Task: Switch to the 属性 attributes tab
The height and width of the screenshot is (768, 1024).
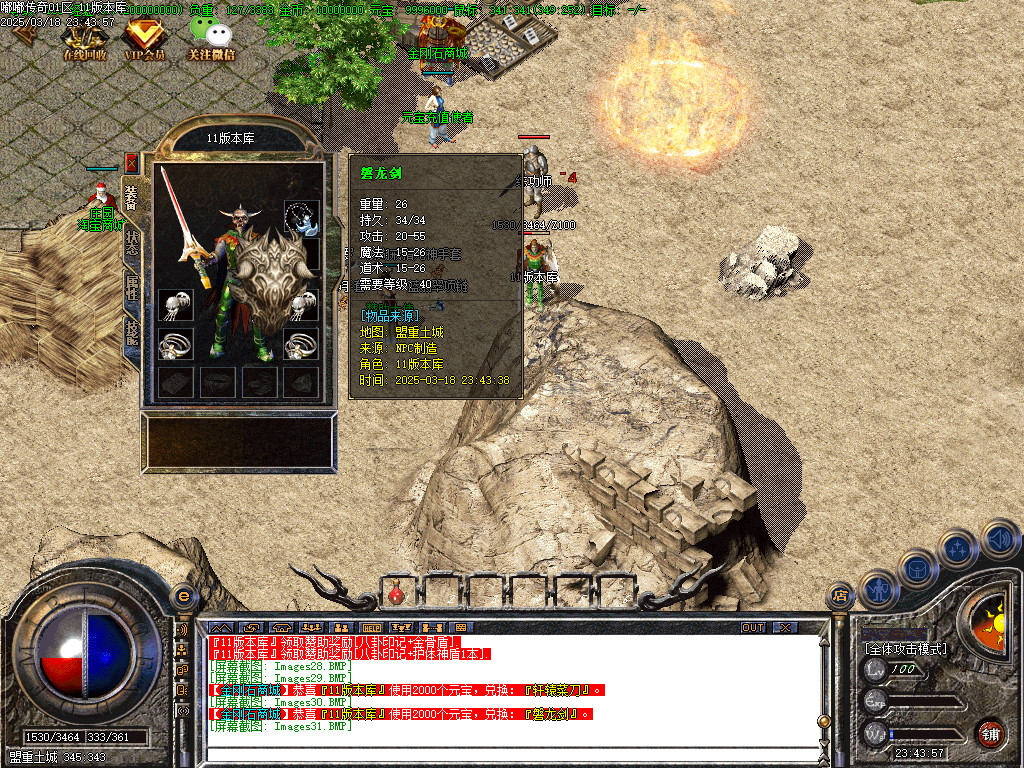Action: 131,291
